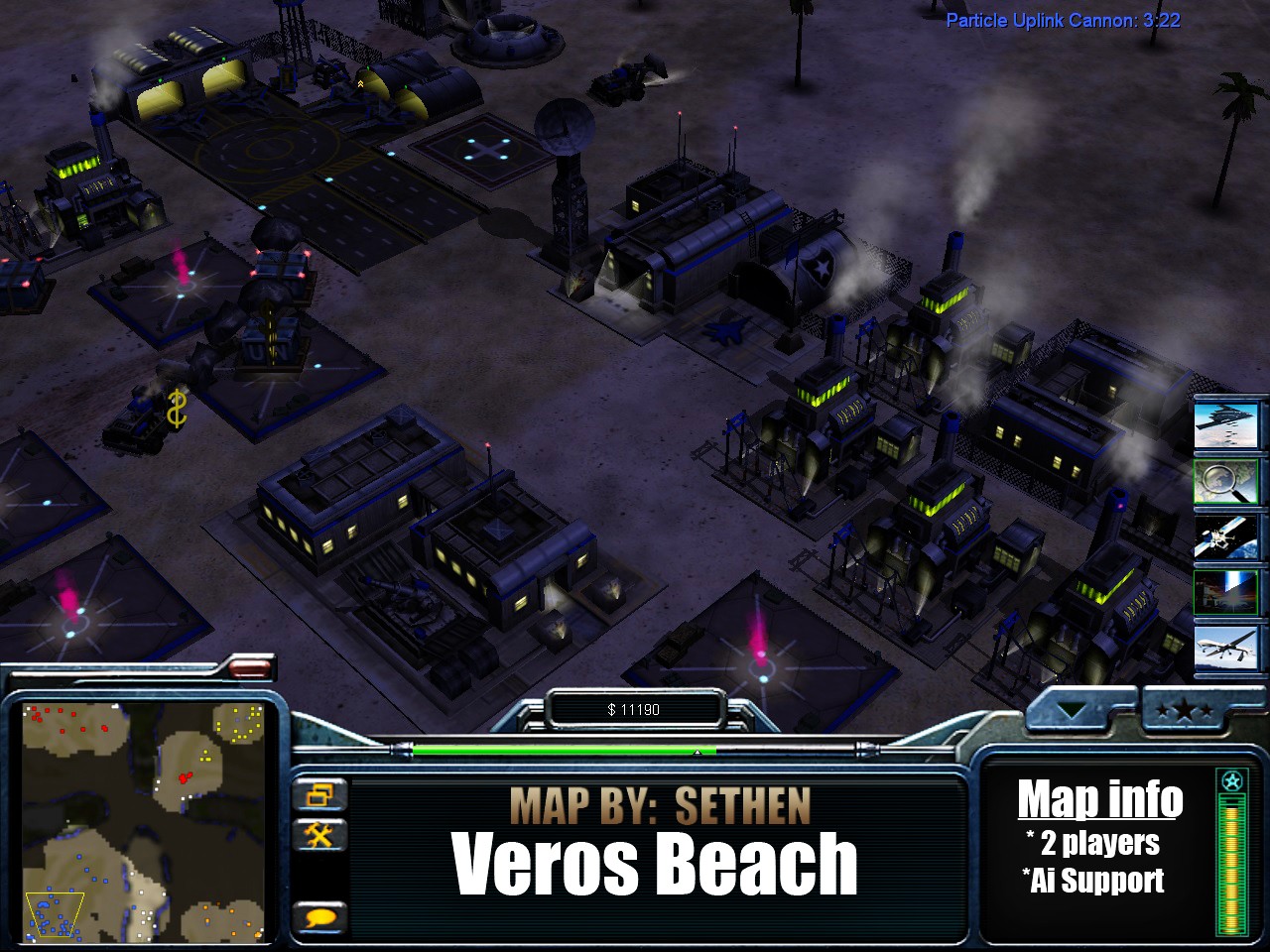The height and width of the screenshot is (952, 1270).
Task: Select the B-2 carpet bomb power icon
Action: [x=1228, y=425]
